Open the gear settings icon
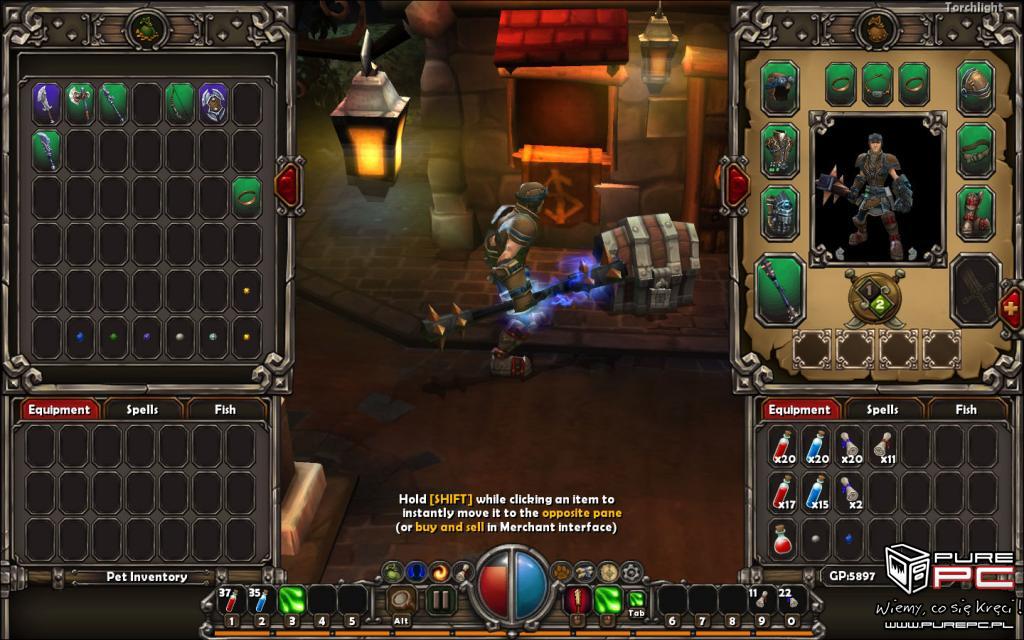 [x=630, y=572]
